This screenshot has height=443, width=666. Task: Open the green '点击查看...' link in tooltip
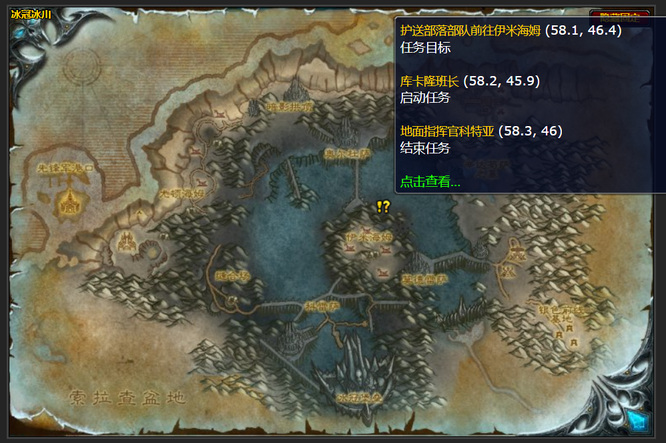pos(430,182)
